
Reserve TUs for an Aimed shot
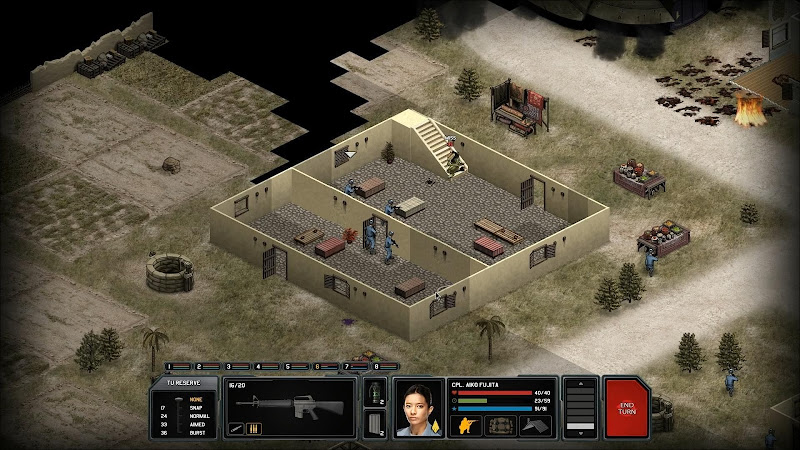tap(197, 423)
